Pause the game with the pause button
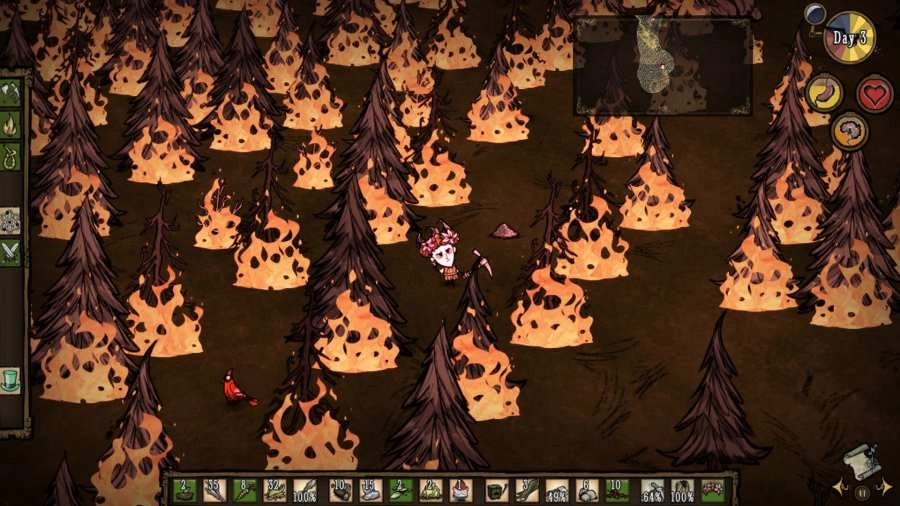 pos(861,491)
